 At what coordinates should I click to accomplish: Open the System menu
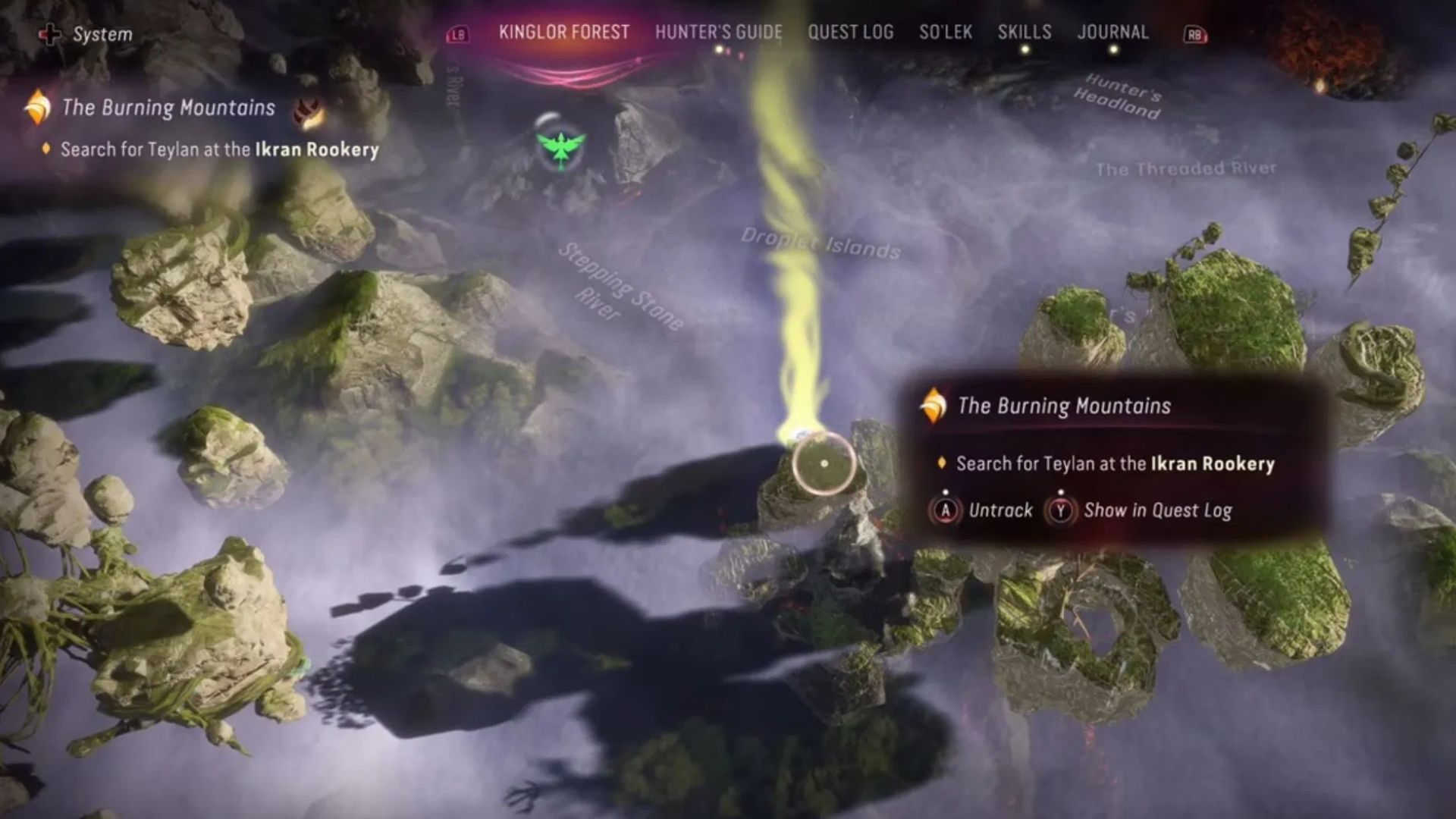coord(86,34)
